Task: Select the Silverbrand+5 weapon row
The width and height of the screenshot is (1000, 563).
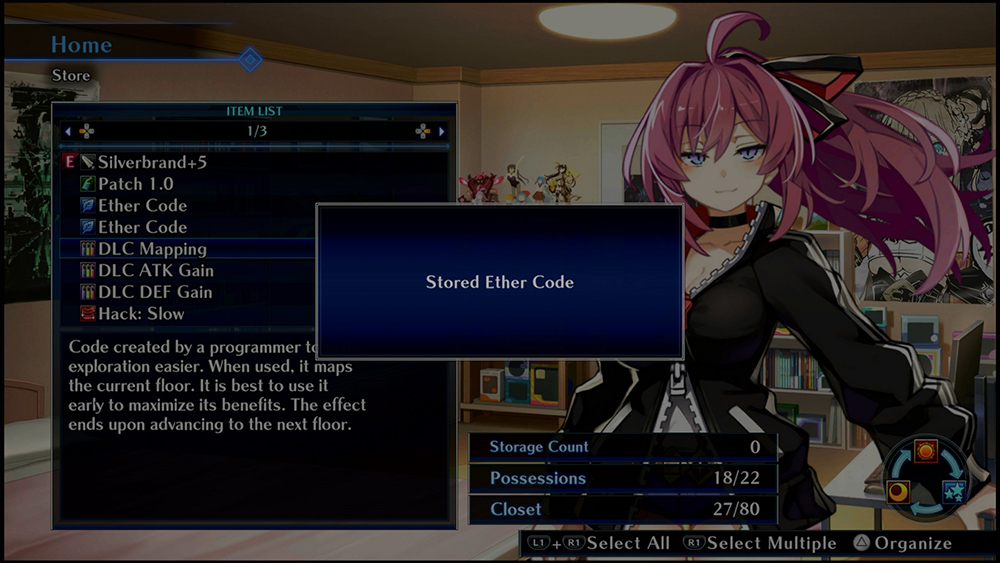Action: [152, 162]
